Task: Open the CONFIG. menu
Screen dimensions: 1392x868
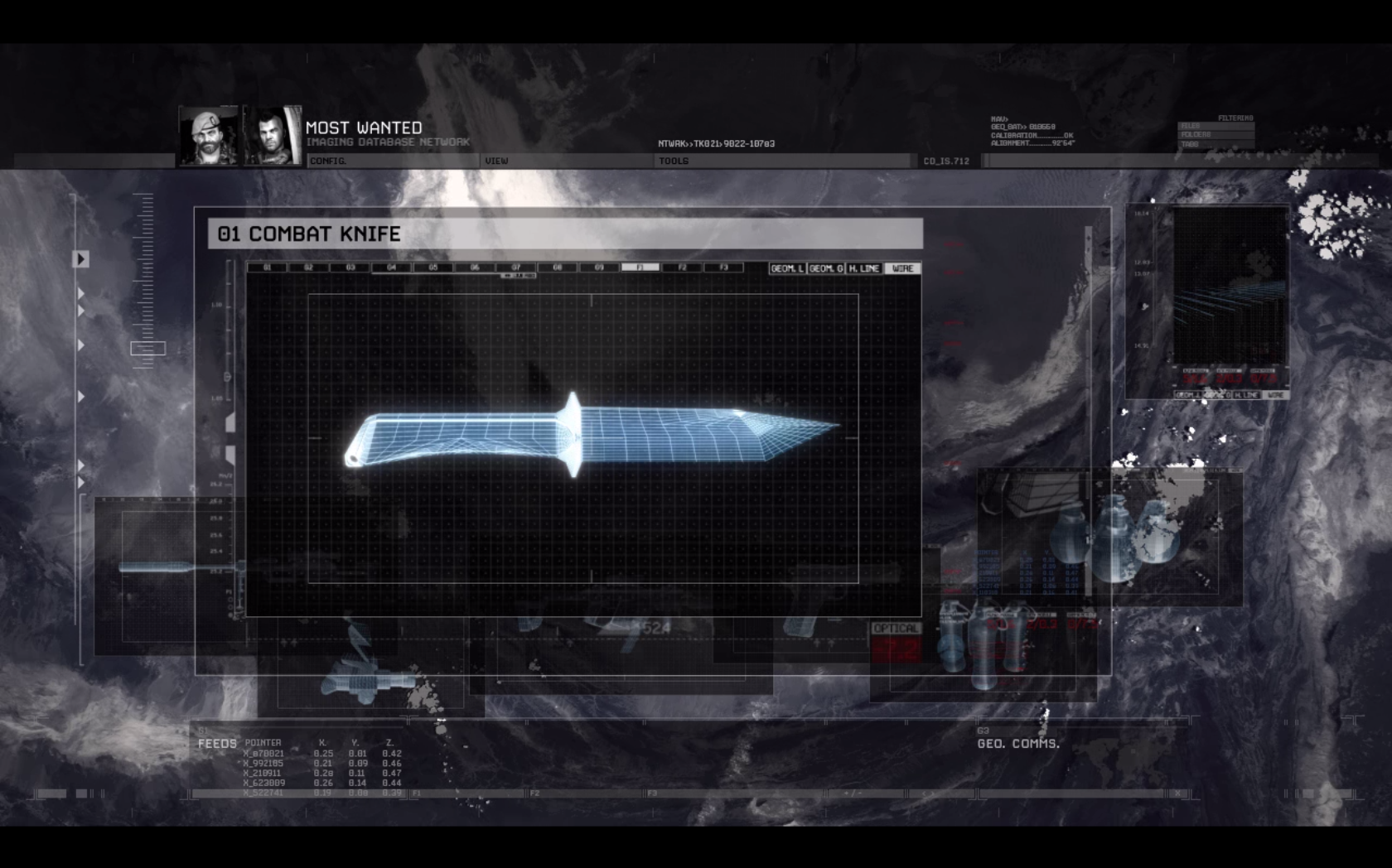Action: [328, 161]
